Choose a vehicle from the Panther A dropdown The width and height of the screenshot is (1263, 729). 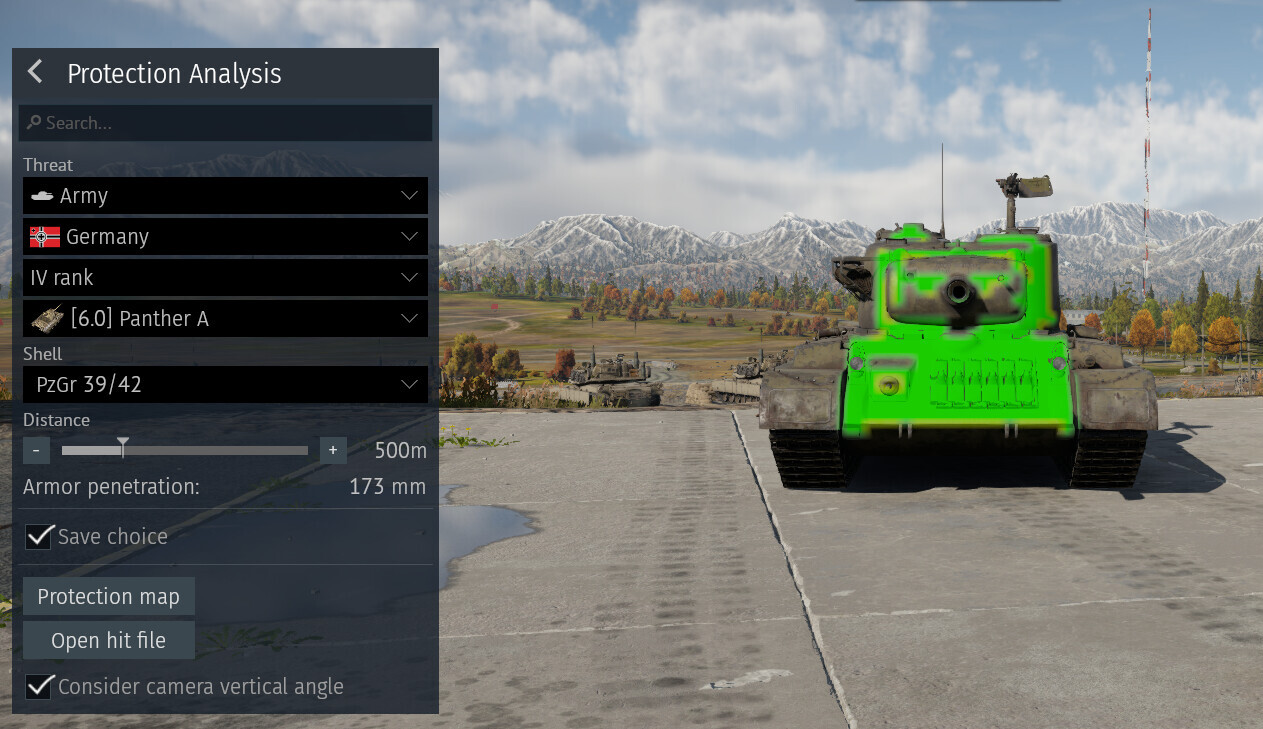coord(225,319)
